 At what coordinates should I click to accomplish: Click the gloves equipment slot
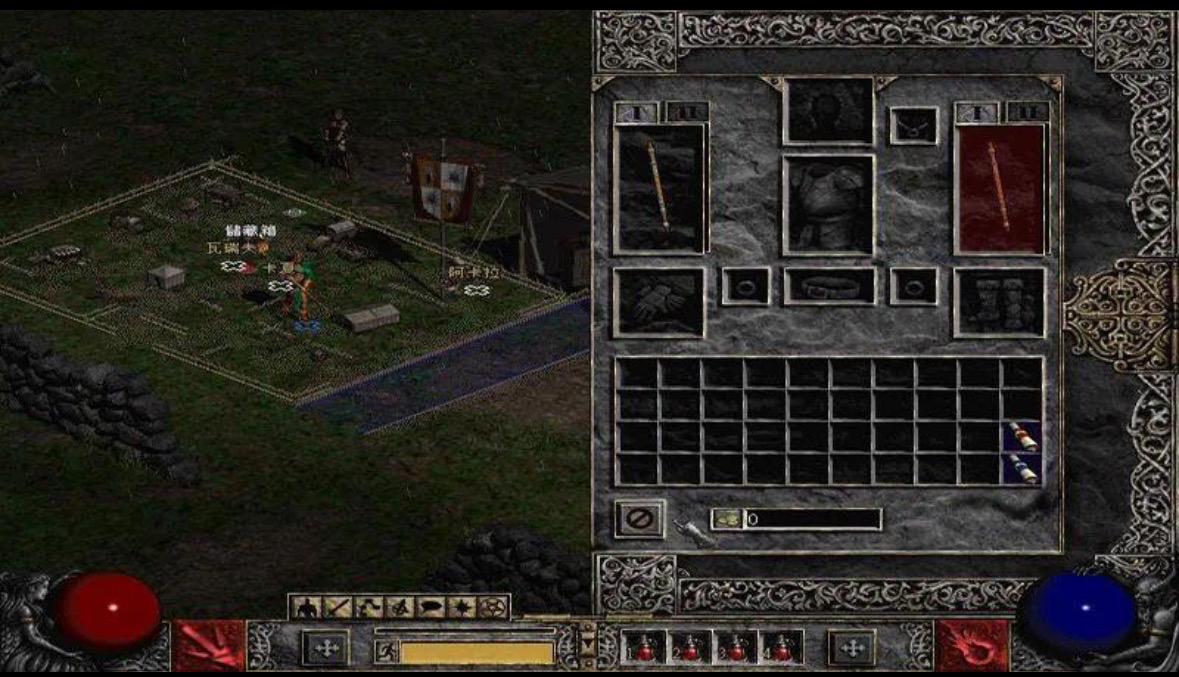tap(659, 301)
